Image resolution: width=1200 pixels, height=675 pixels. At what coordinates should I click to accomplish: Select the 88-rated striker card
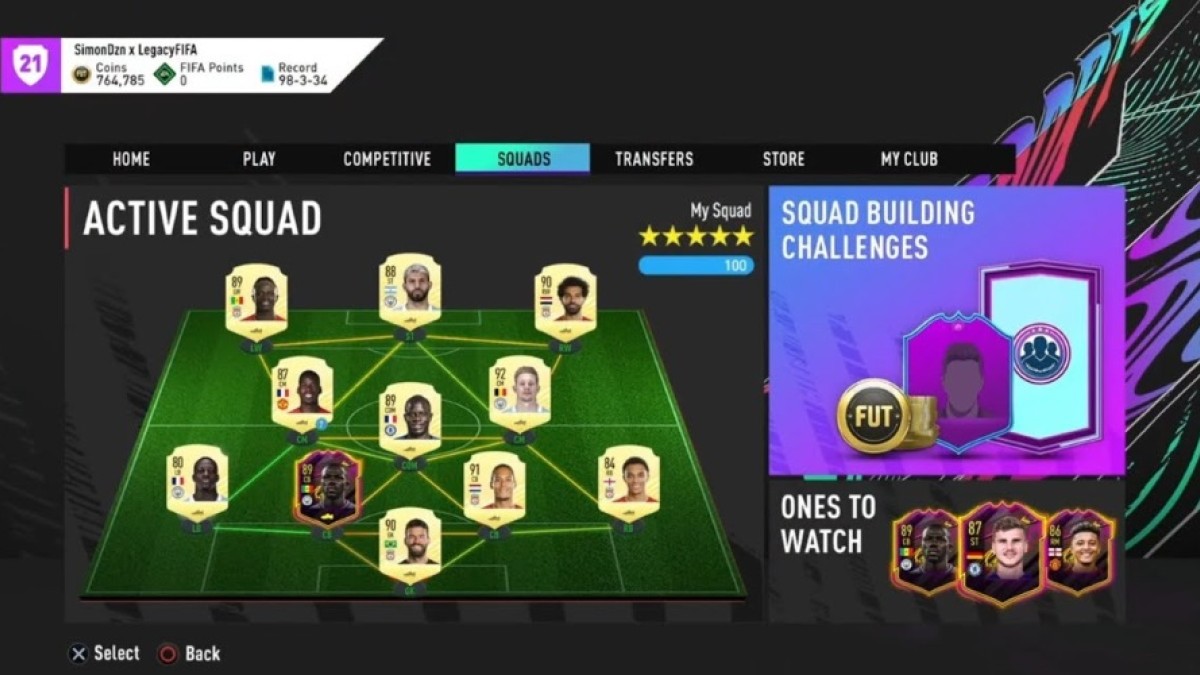410,290
